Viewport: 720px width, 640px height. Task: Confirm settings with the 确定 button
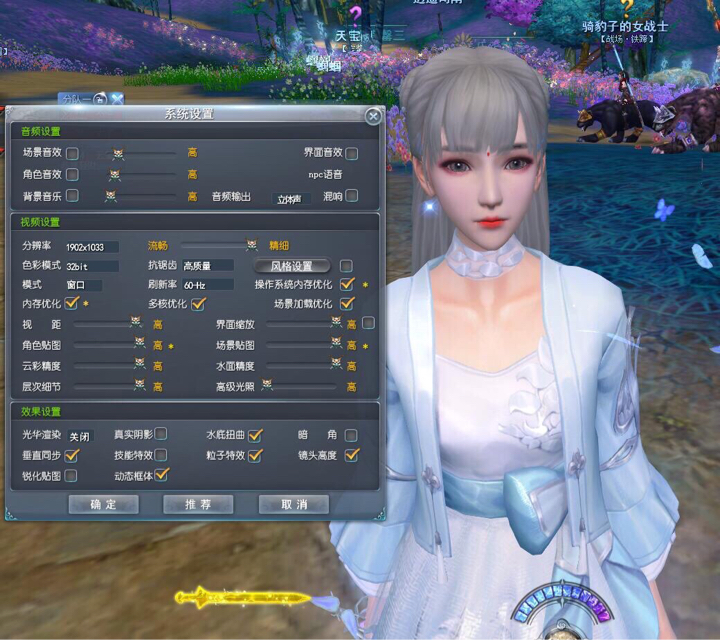coord(103,504)
